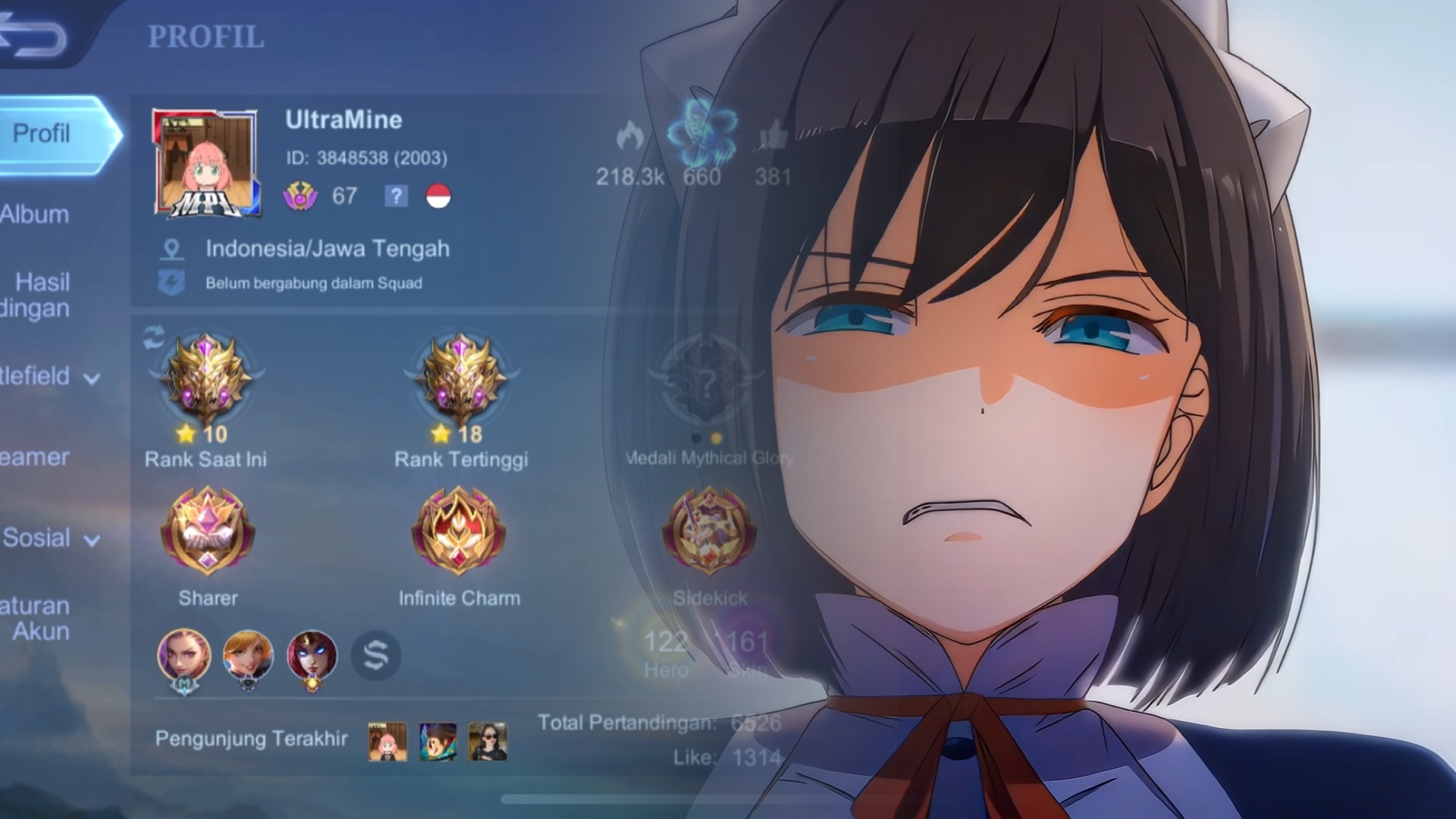Select the location pin icon
1456x819 pixels.
click(x=172, y=249)
